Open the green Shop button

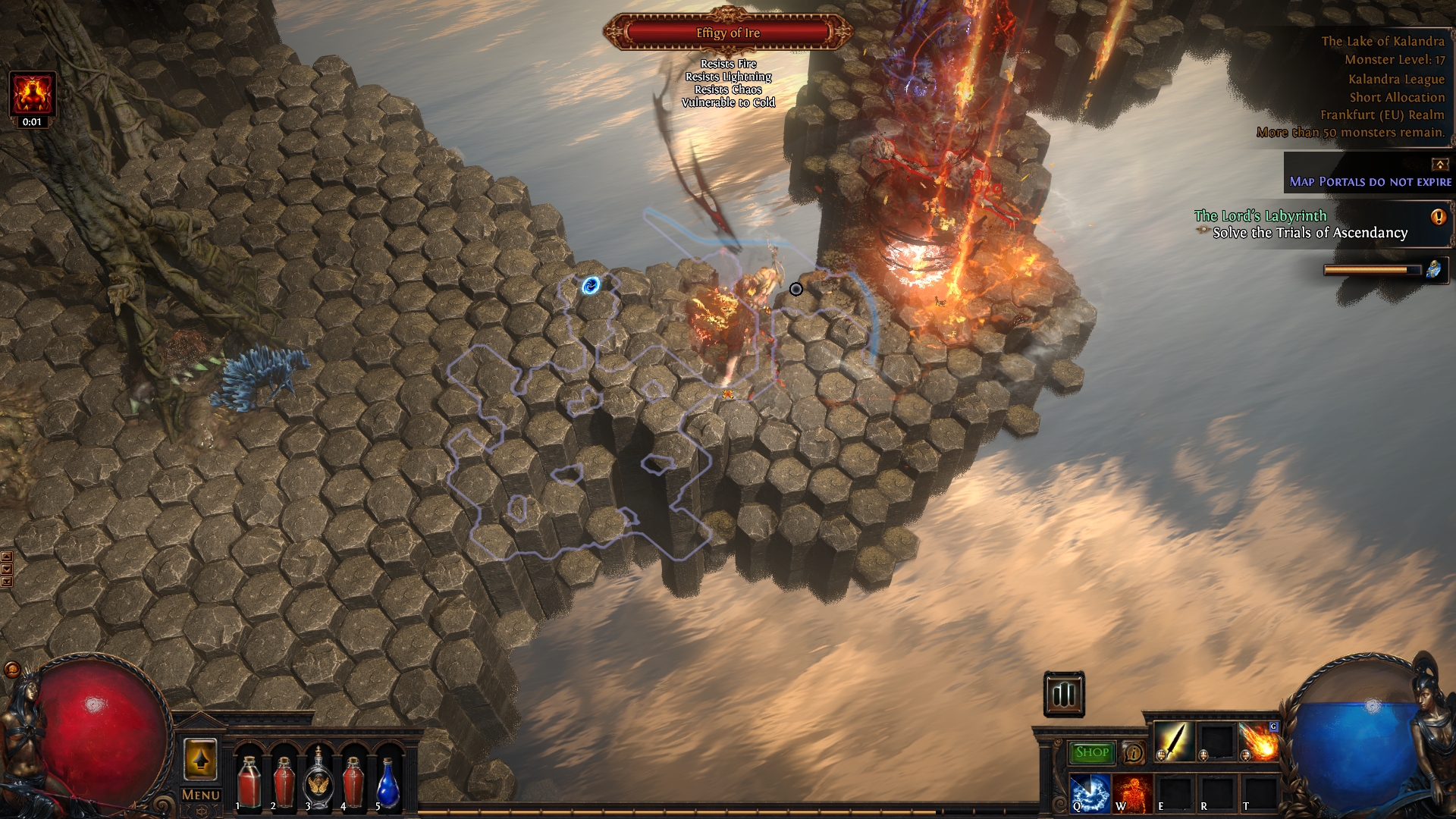pos(1091,752)
